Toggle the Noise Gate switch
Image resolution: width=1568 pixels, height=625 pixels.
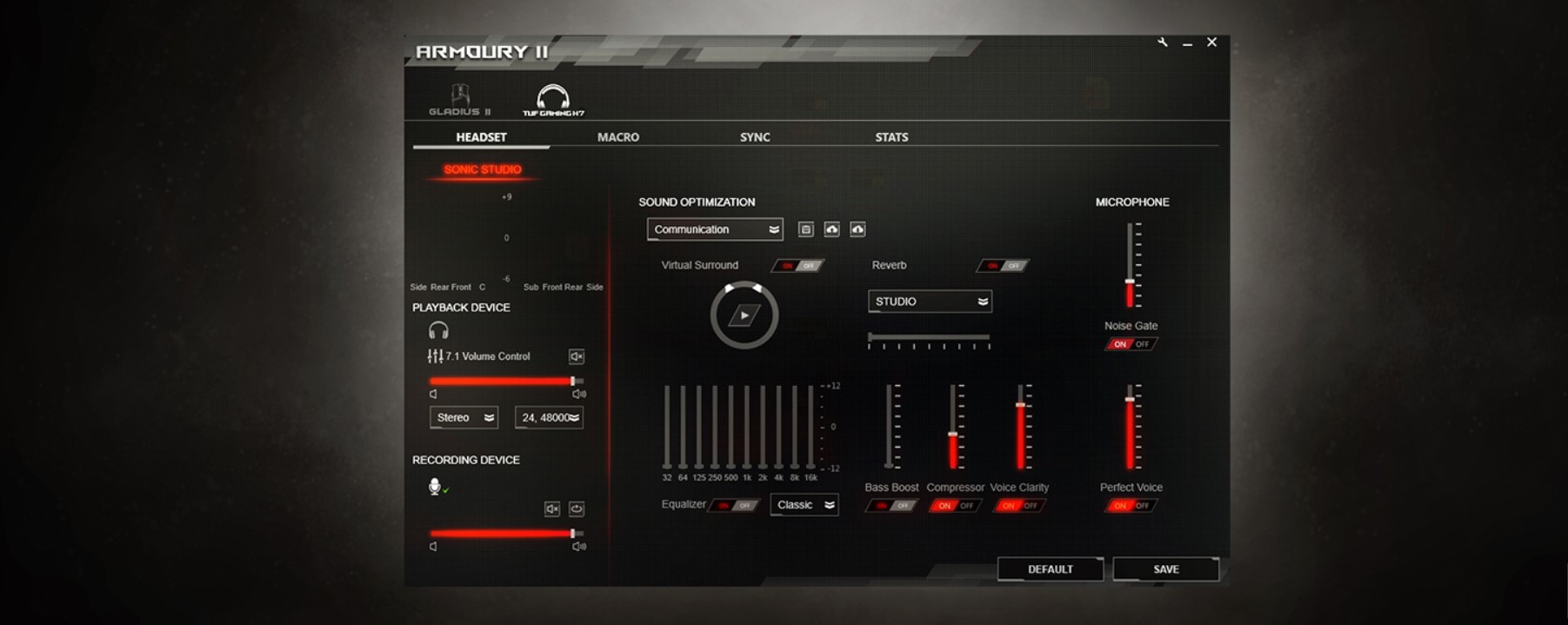1131,344
